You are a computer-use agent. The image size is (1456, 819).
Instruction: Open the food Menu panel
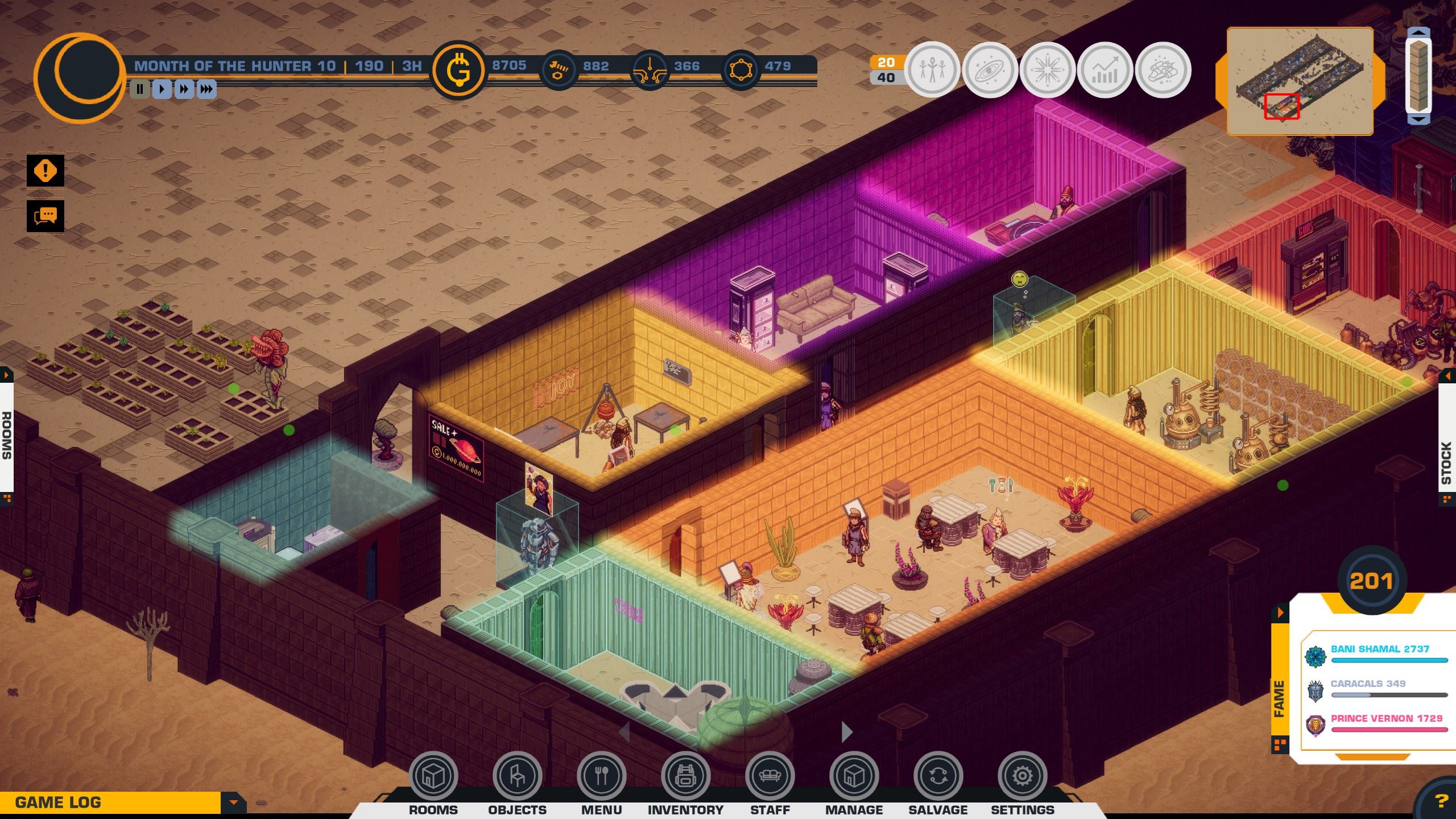click(x=601, y=776)
